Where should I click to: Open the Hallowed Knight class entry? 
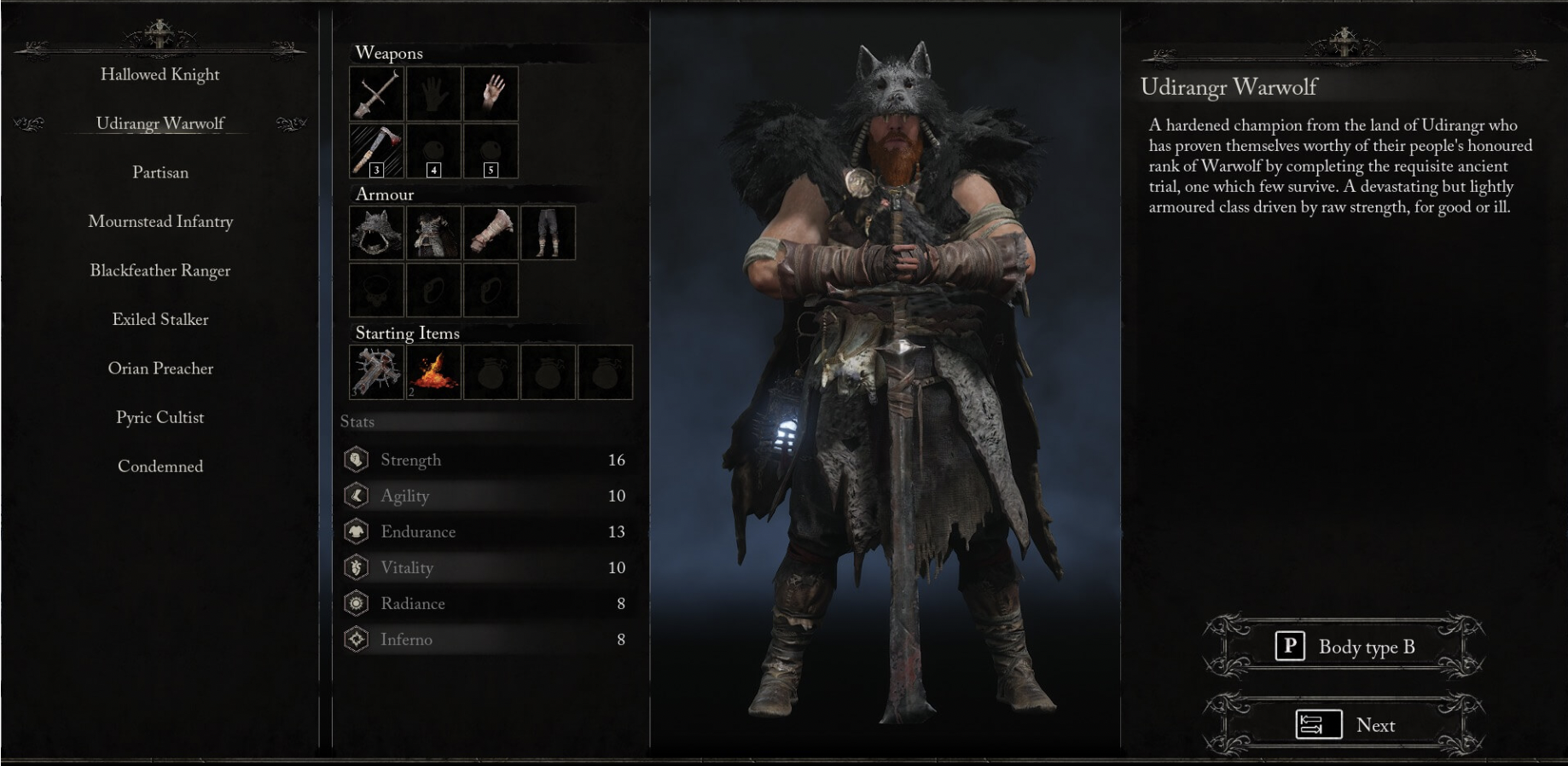coord(160,74)
